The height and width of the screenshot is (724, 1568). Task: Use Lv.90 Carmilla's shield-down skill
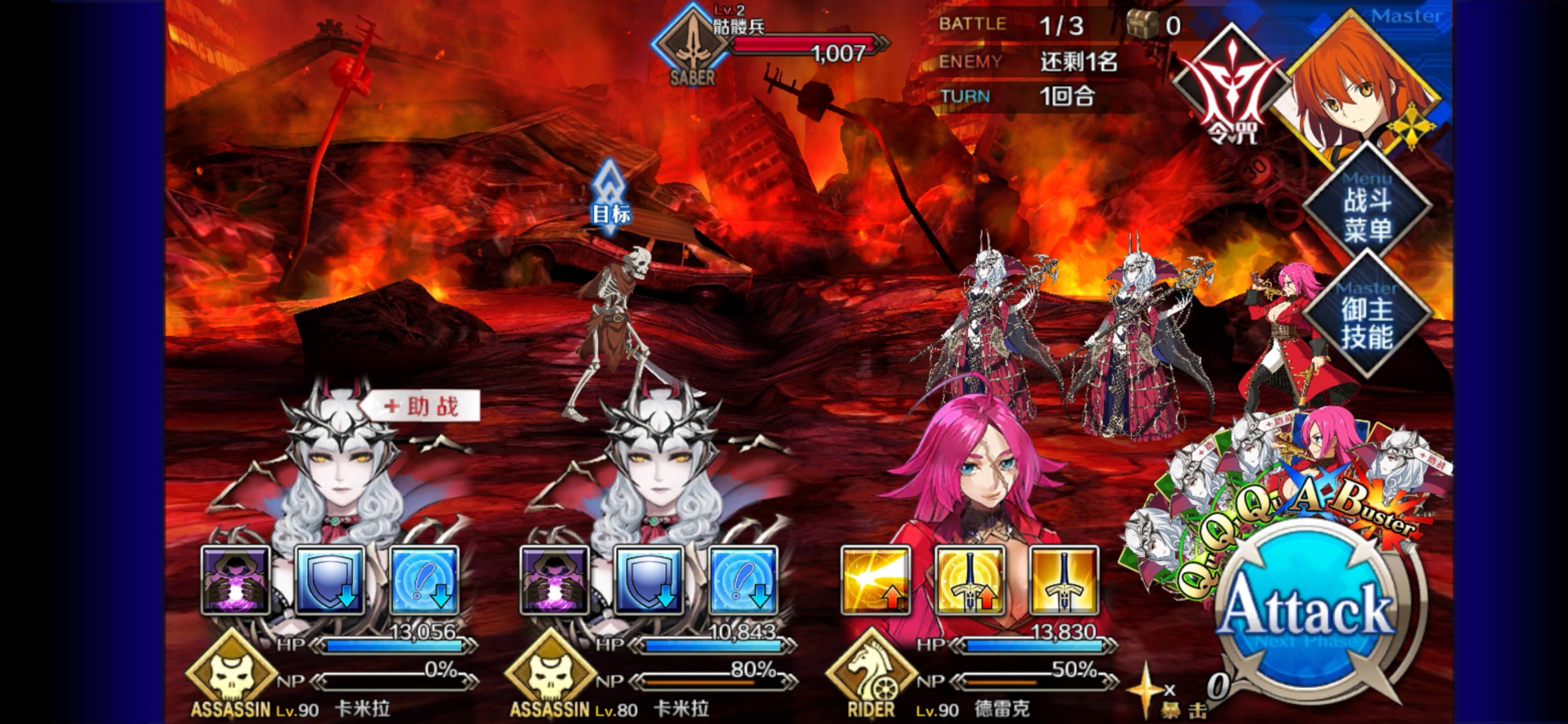(x=330, y=580)
